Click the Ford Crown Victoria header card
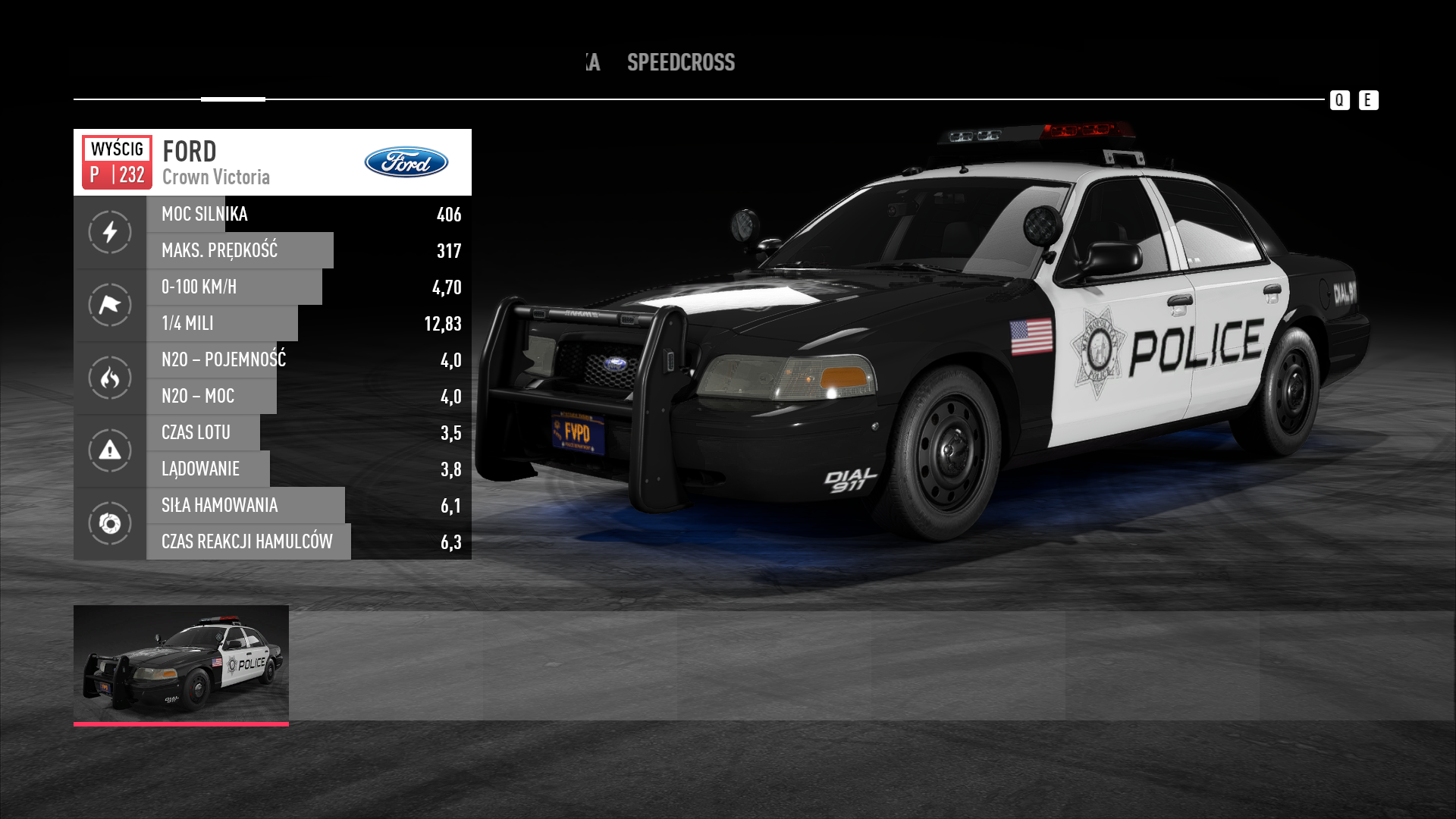Viewport: 1456px width, 819px height. pos(272,162)
